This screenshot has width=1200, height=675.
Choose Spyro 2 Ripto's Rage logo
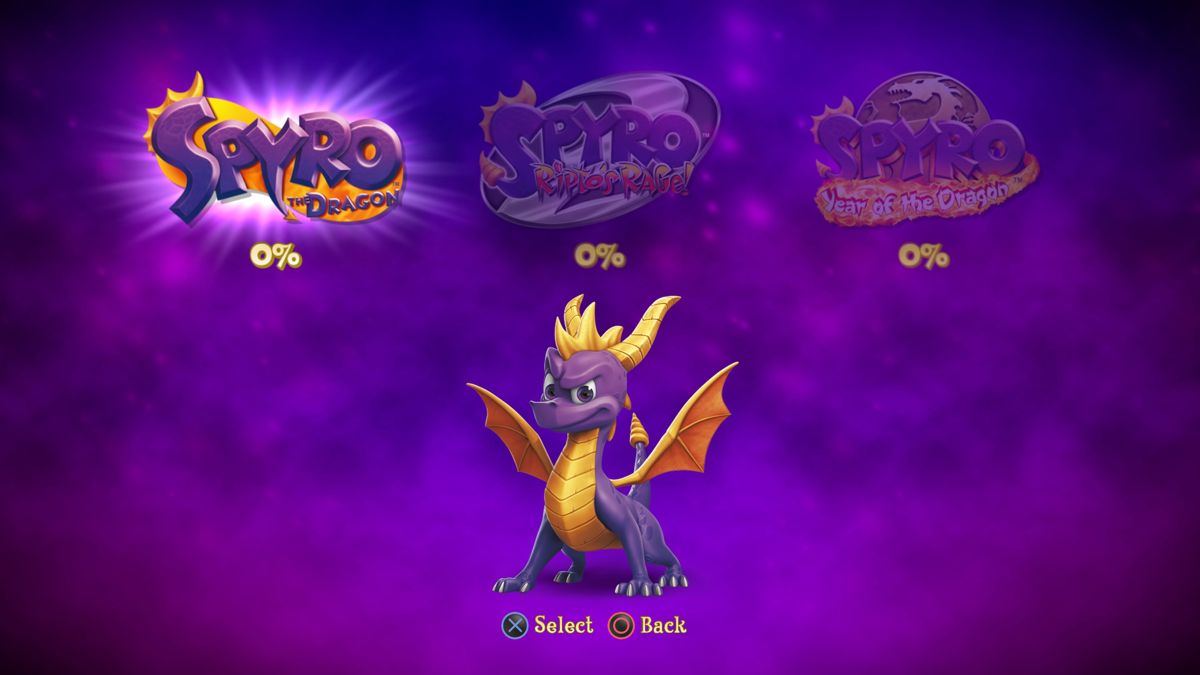tap(599, 150)
